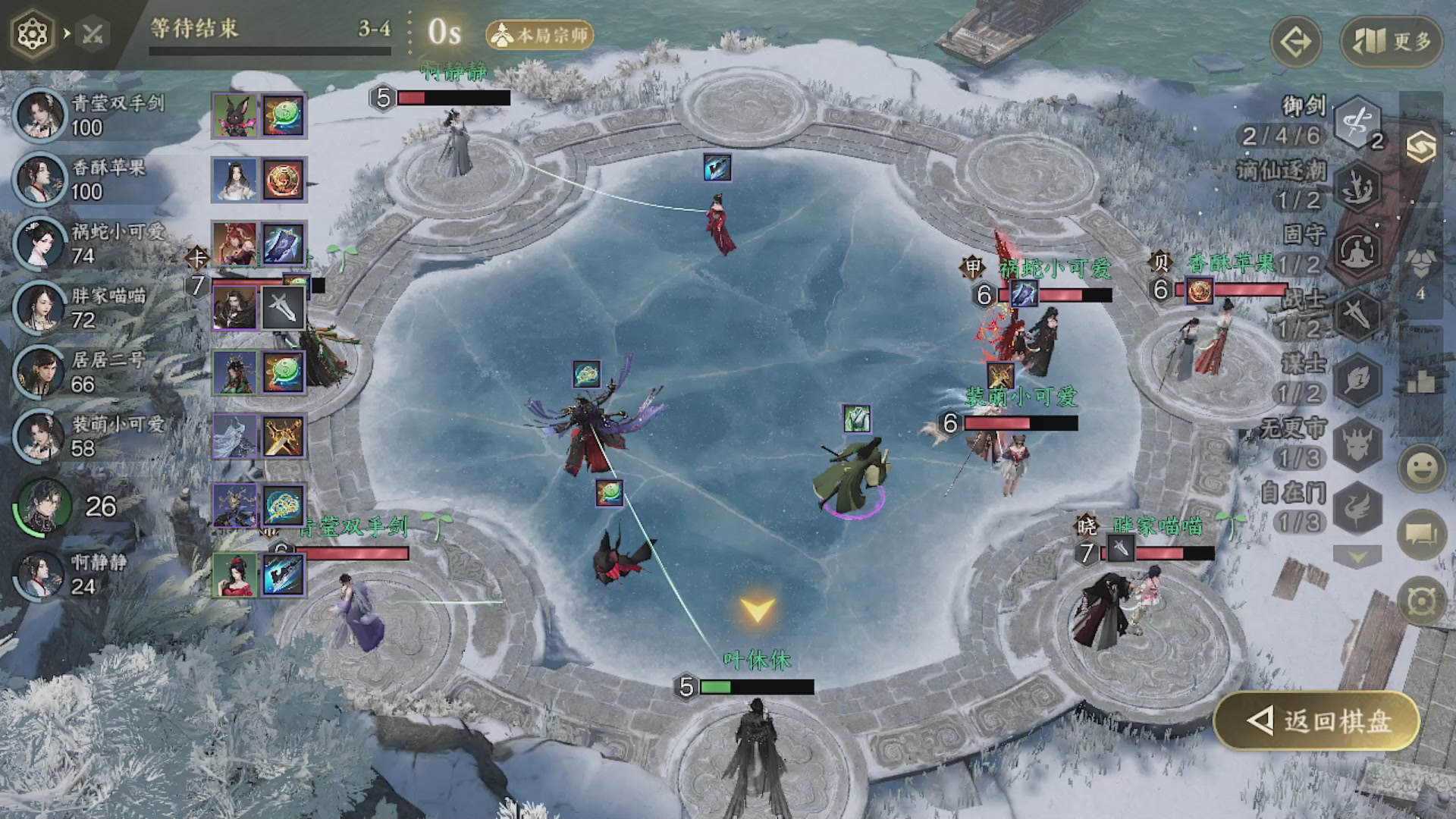Viewport: 1456px width, 819px height.
Task: Click the exit arrow diamond button
Action: (x=1296, y=41)
